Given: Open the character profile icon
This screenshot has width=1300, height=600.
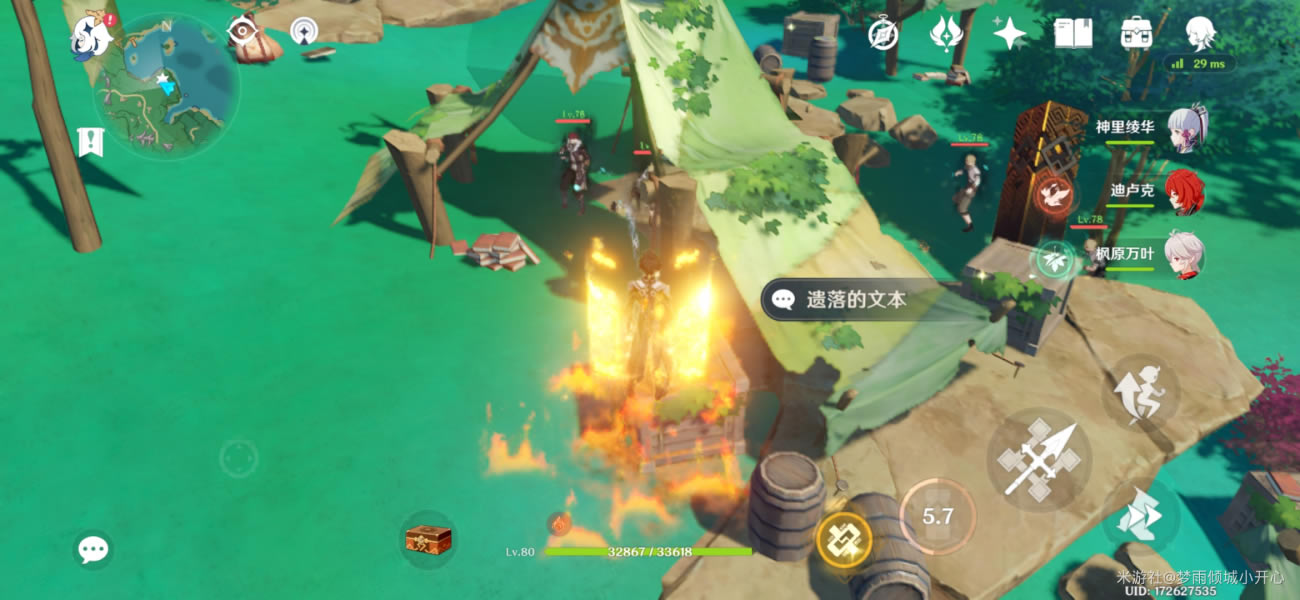Looking at the screenshot, I should [x=1200, y=34].
